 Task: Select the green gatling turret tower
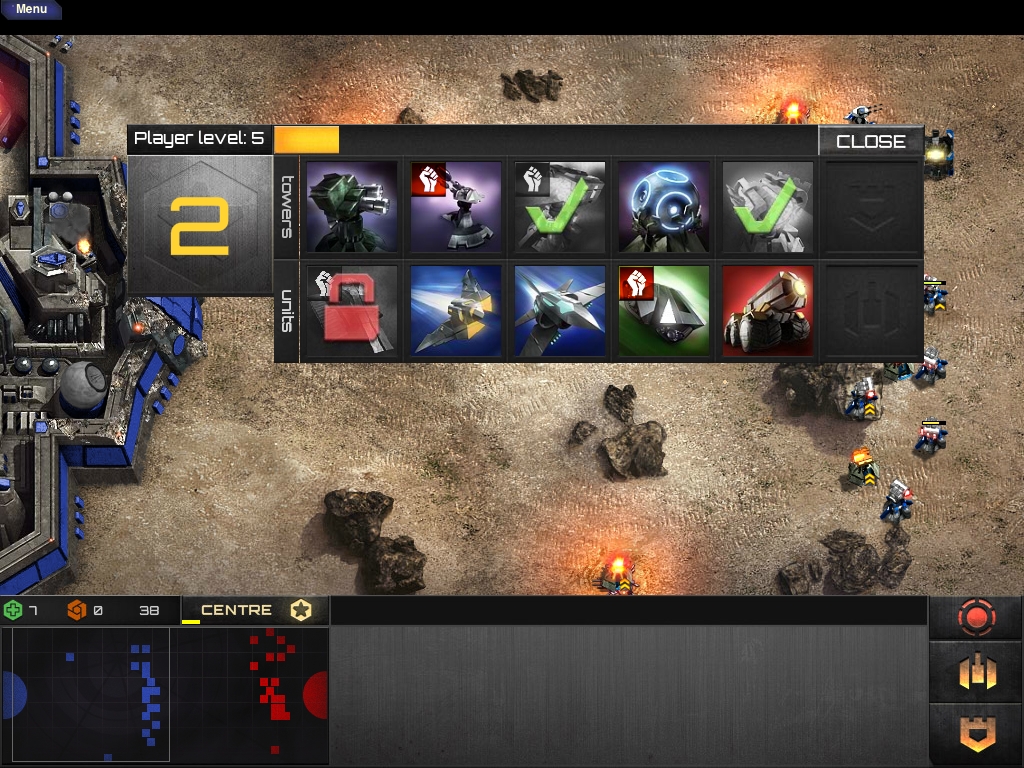coord(352,207)
